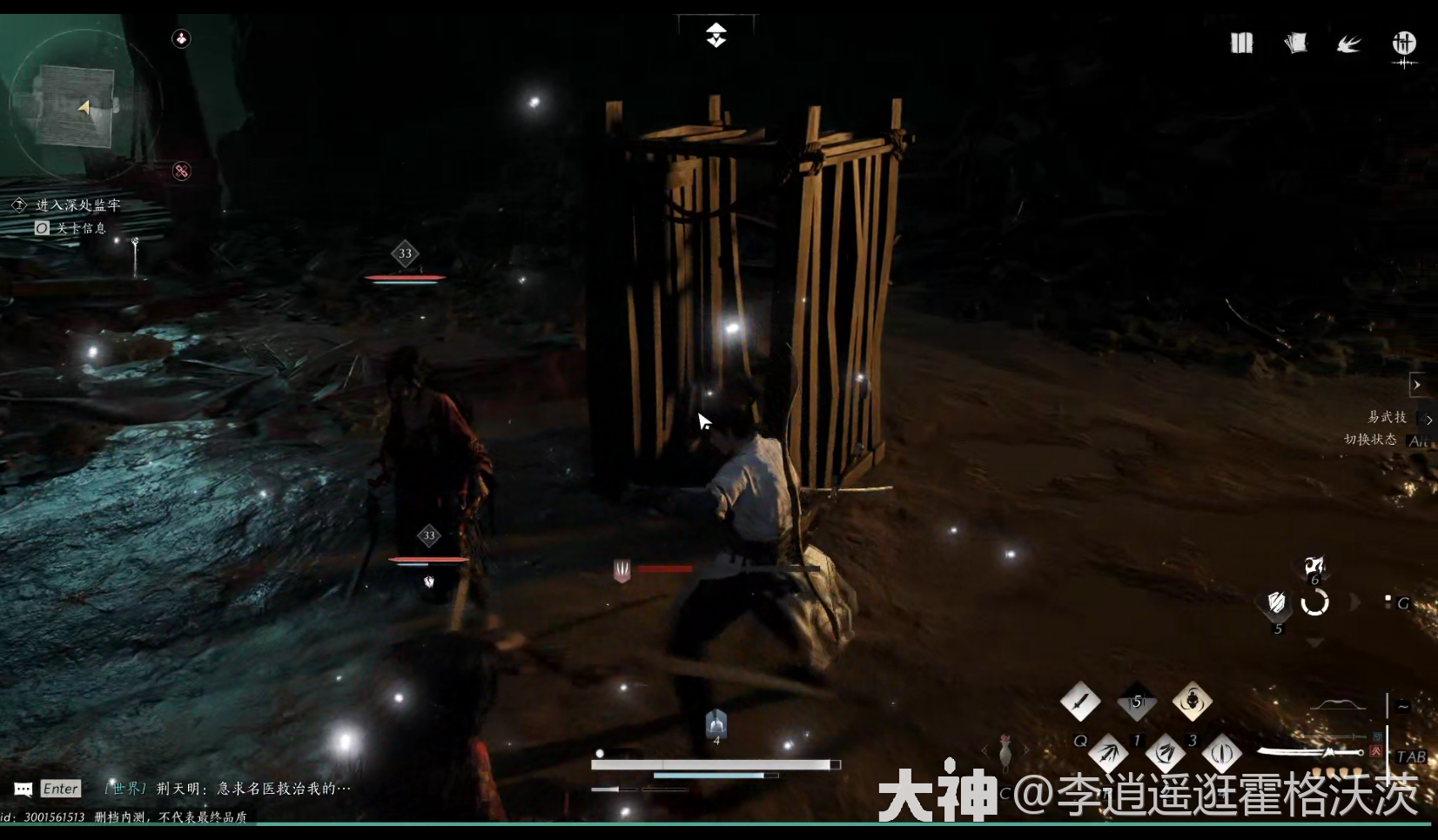
Task: Open the letters/documents icon in top-right bar
Action: click(x=1297, y=43)
